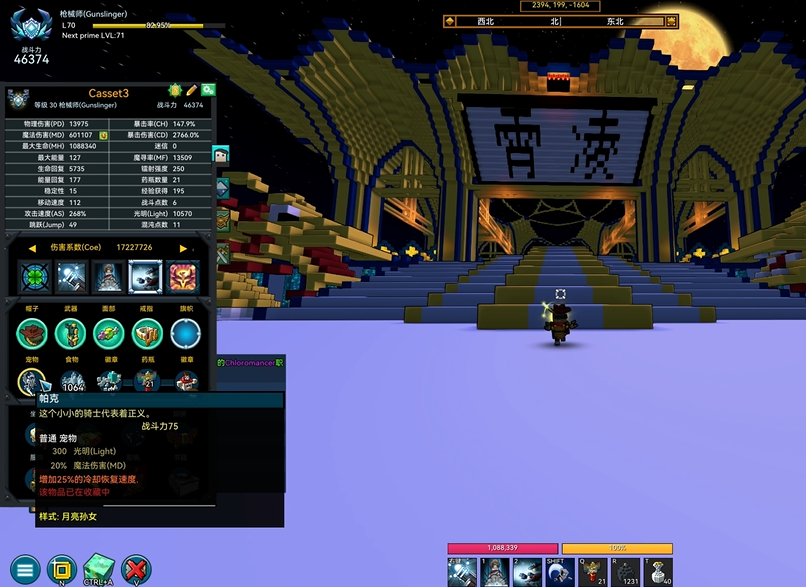
Task: Select the weapon equipment slot
Action: pyautogui.click(x=71, y=334)
